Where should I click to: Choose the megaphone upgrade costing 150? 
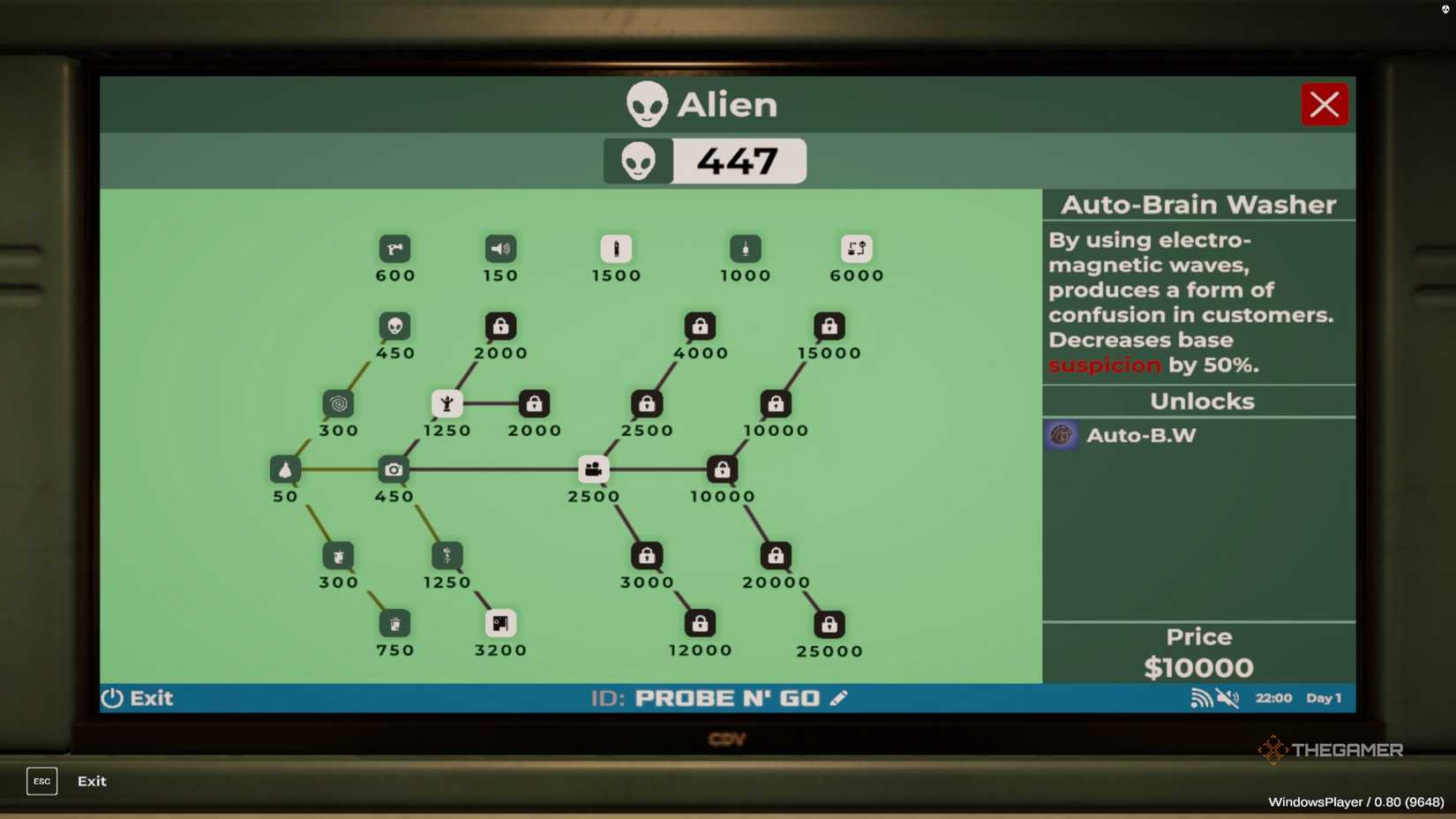[500, 249]
